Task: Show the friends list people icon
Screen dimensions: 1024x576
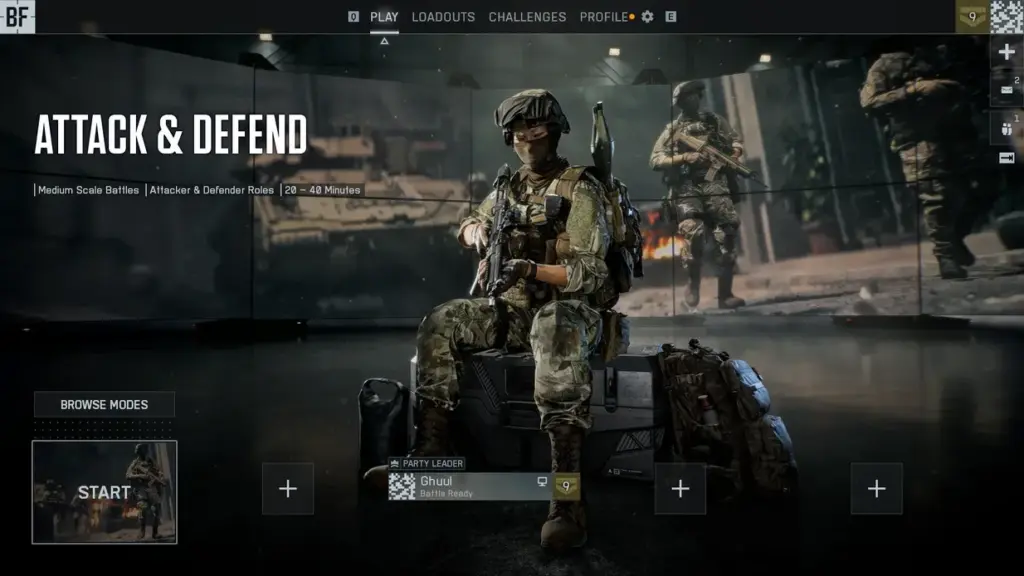Action: [x=1006, y=127]
